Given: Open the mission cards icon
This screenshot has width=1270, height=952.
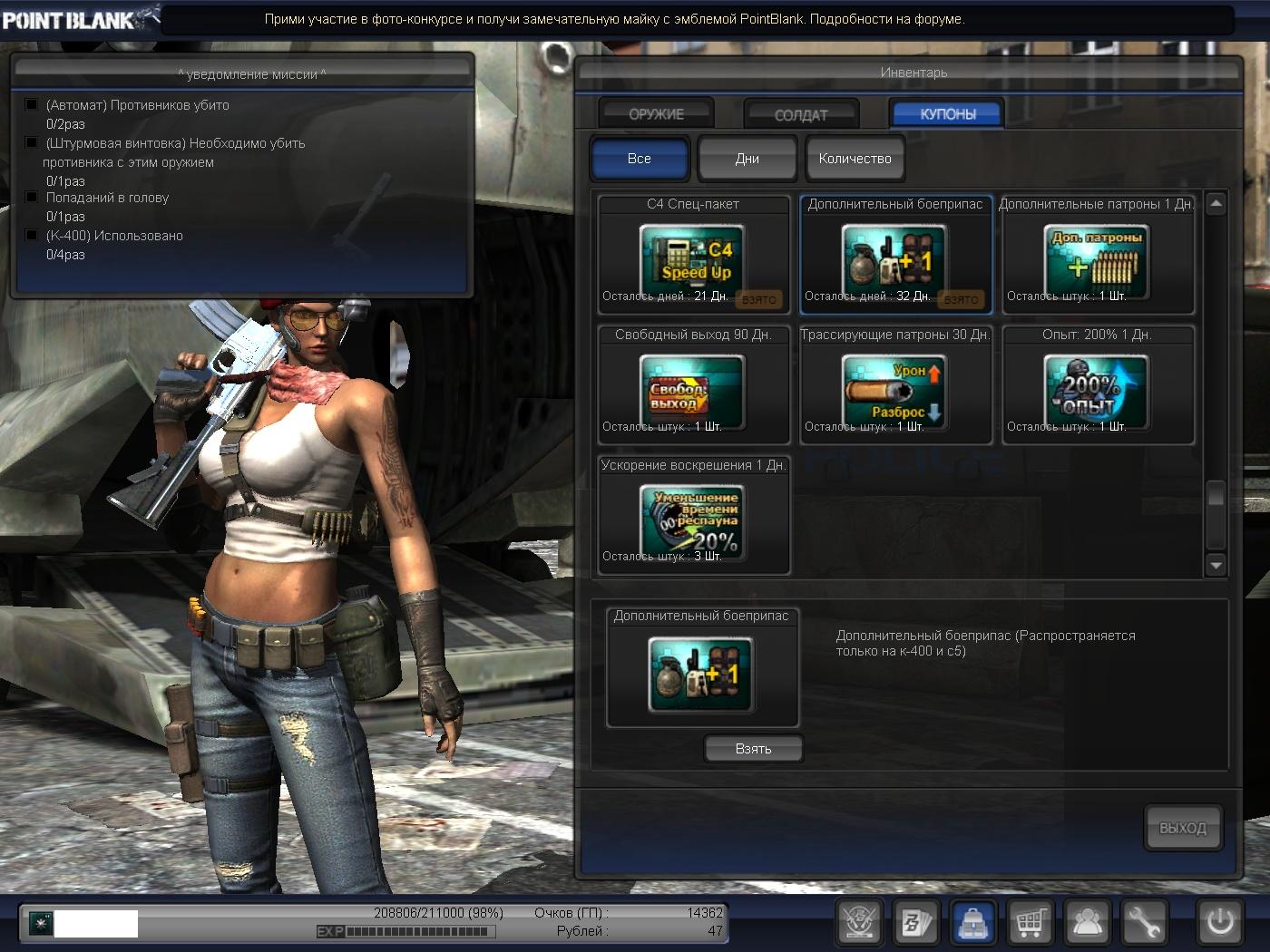Looking at the screenshot, I should pos(915,924).
